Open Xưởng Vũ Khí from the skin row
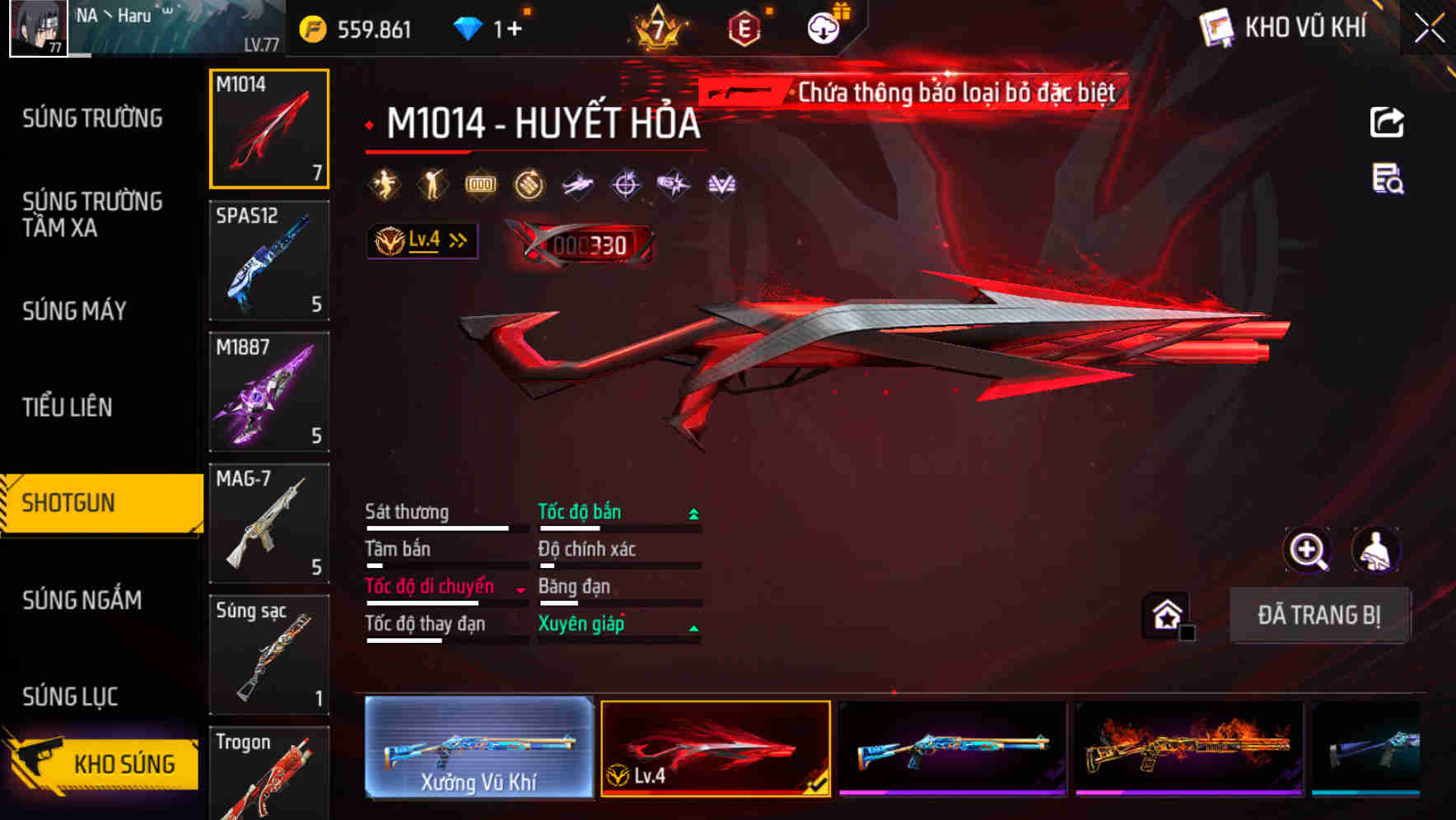This screenshot has width=1456, height=820. [x=478, y=748]
